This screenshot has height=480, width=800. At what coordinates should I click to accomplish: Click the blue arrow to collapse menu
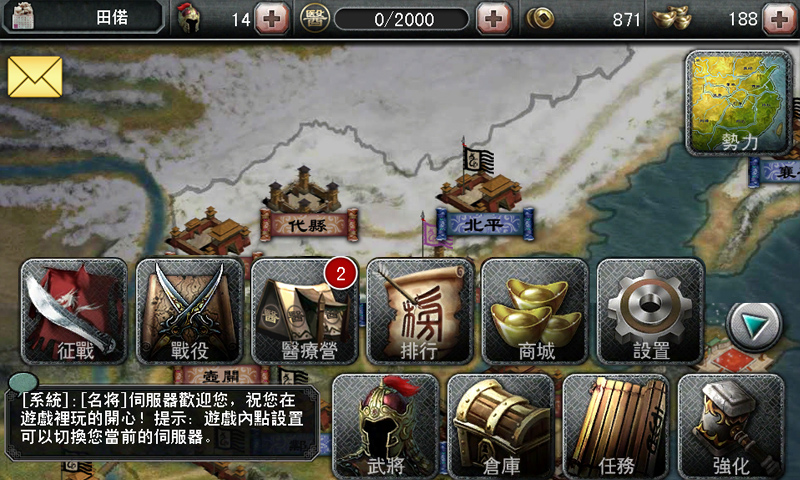[753, 323]
